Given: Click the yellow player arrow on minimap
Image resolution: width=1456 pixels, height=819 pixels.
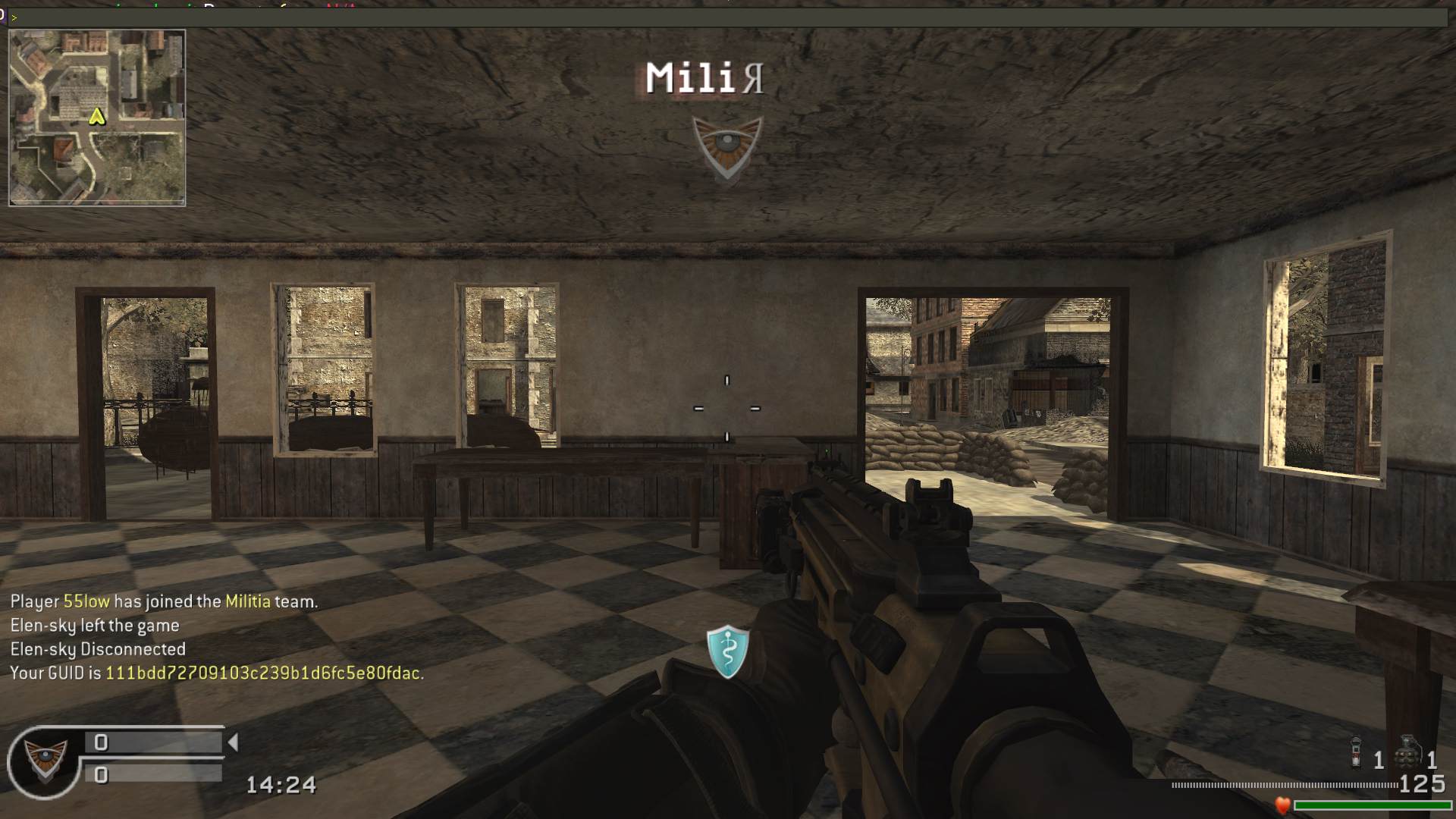Looking at the screenshot, I should (x=97, y=117).
